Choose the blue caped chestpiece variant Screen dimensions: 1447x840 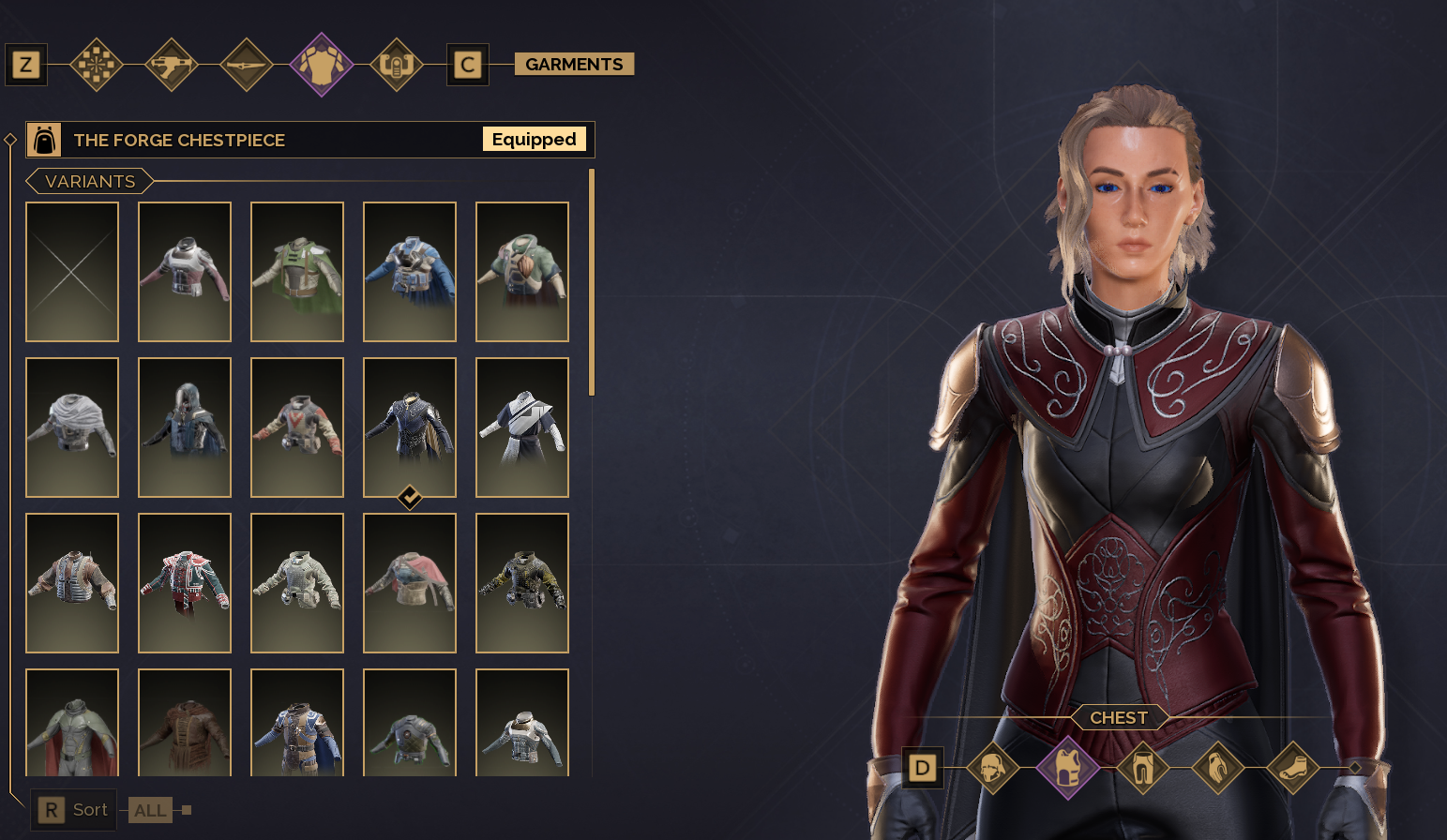pyautogui.click(x=410, y=272)
